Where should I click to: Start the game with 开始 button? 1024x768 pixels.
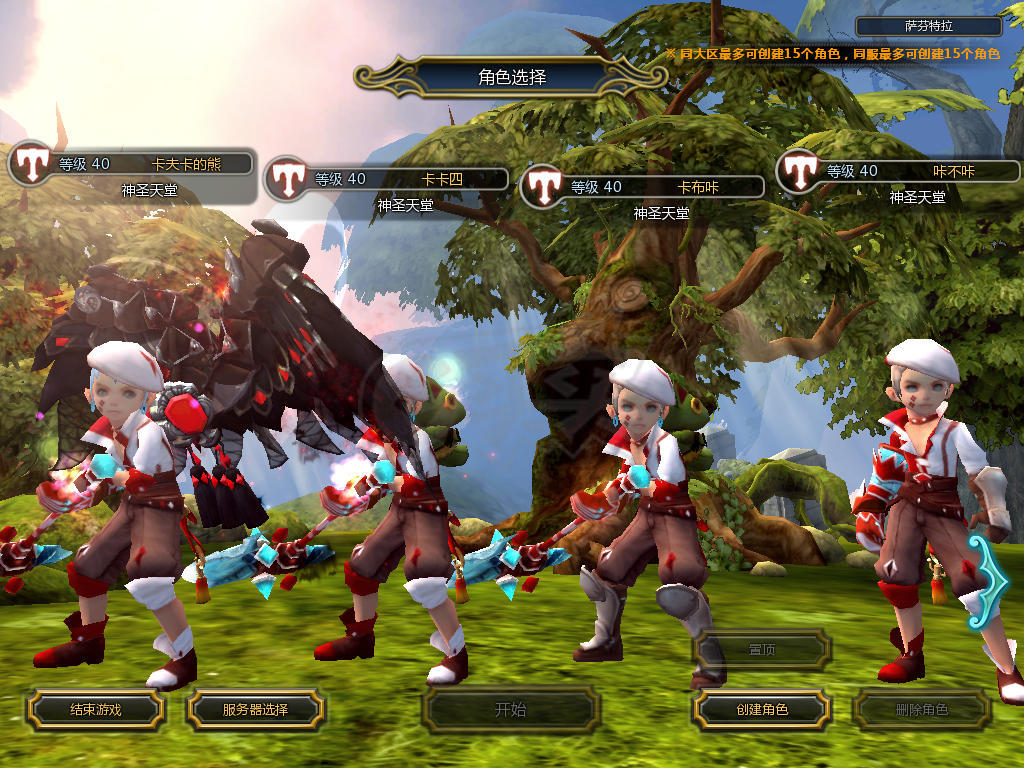510,710
